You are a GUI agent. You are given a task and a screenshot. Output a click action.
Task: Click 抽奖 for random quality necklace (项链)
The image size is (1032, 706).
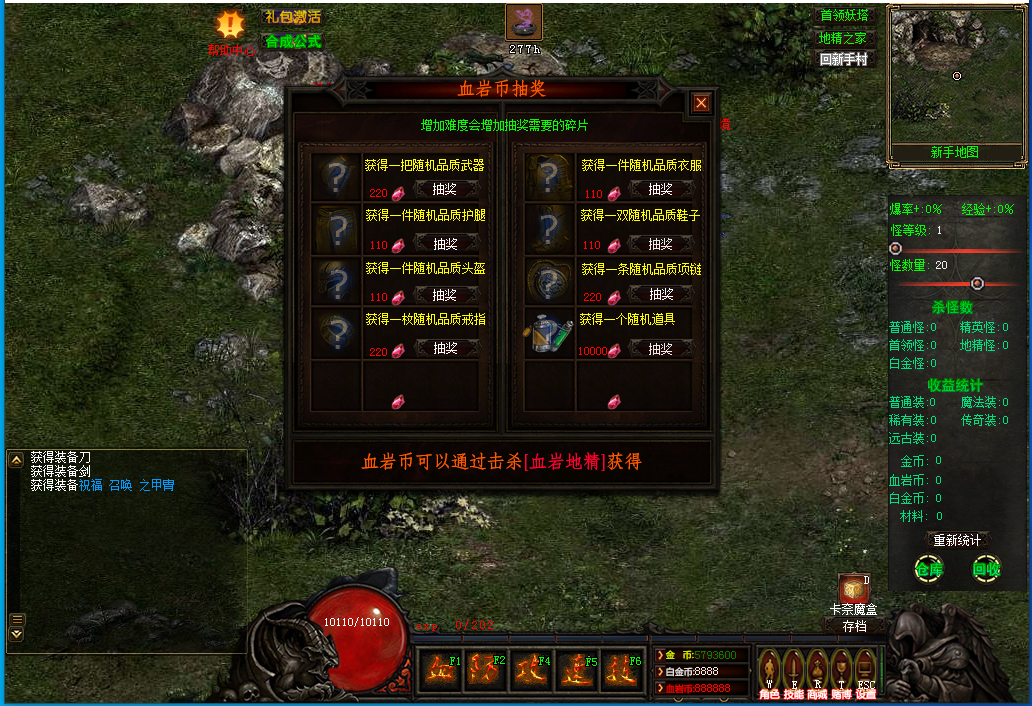[x=660, y=295]
